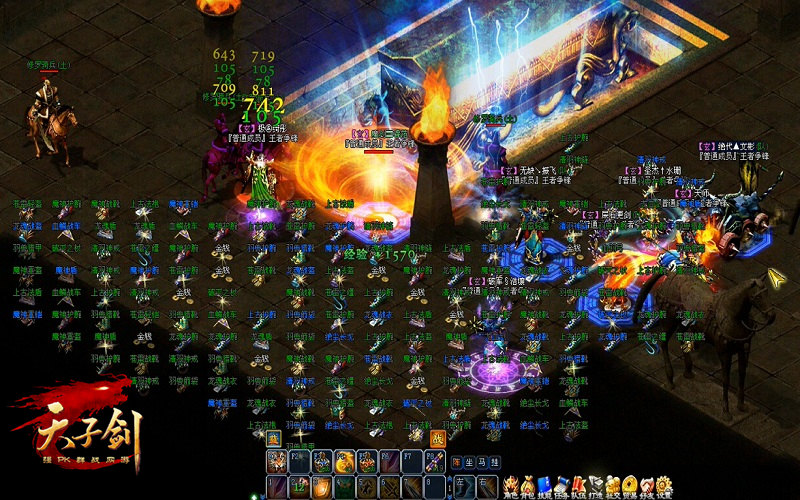
Task: Open the 贸易 trade coin menu
Action: click(630, 485)
